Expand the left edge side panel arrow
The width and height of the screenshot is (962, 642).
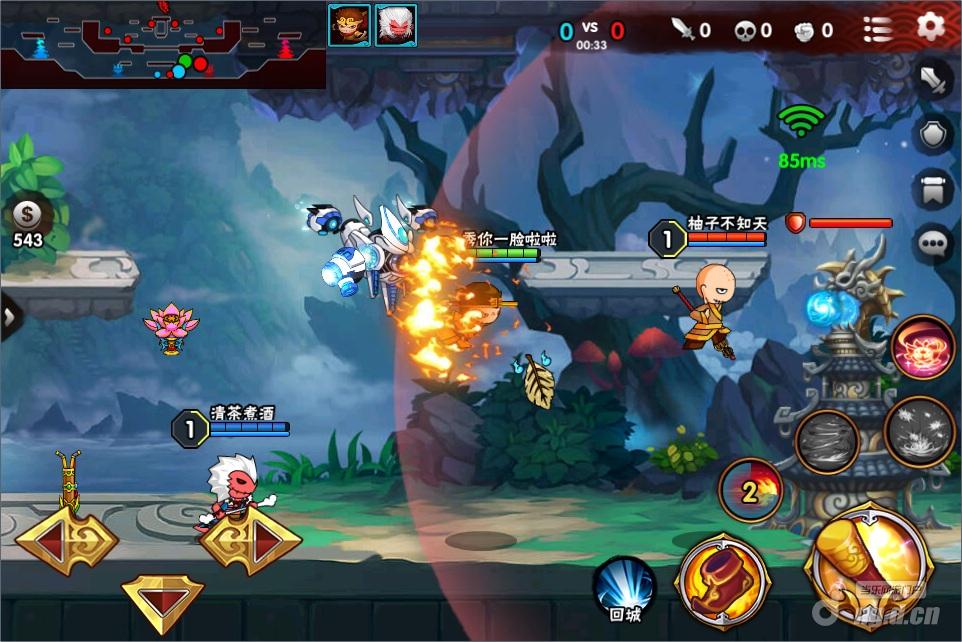(9, 316)
